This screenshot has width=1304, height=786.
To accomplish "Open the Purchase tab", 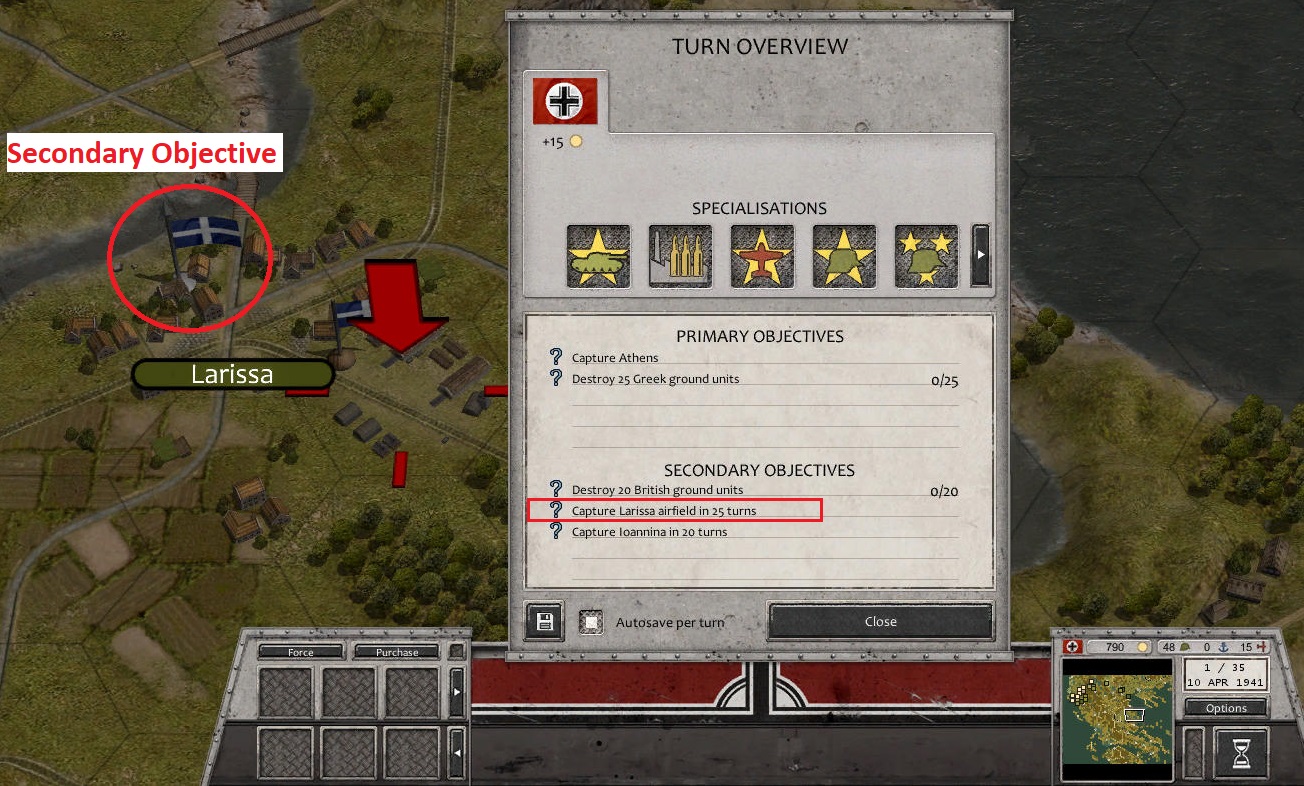I will pos(396,651).
